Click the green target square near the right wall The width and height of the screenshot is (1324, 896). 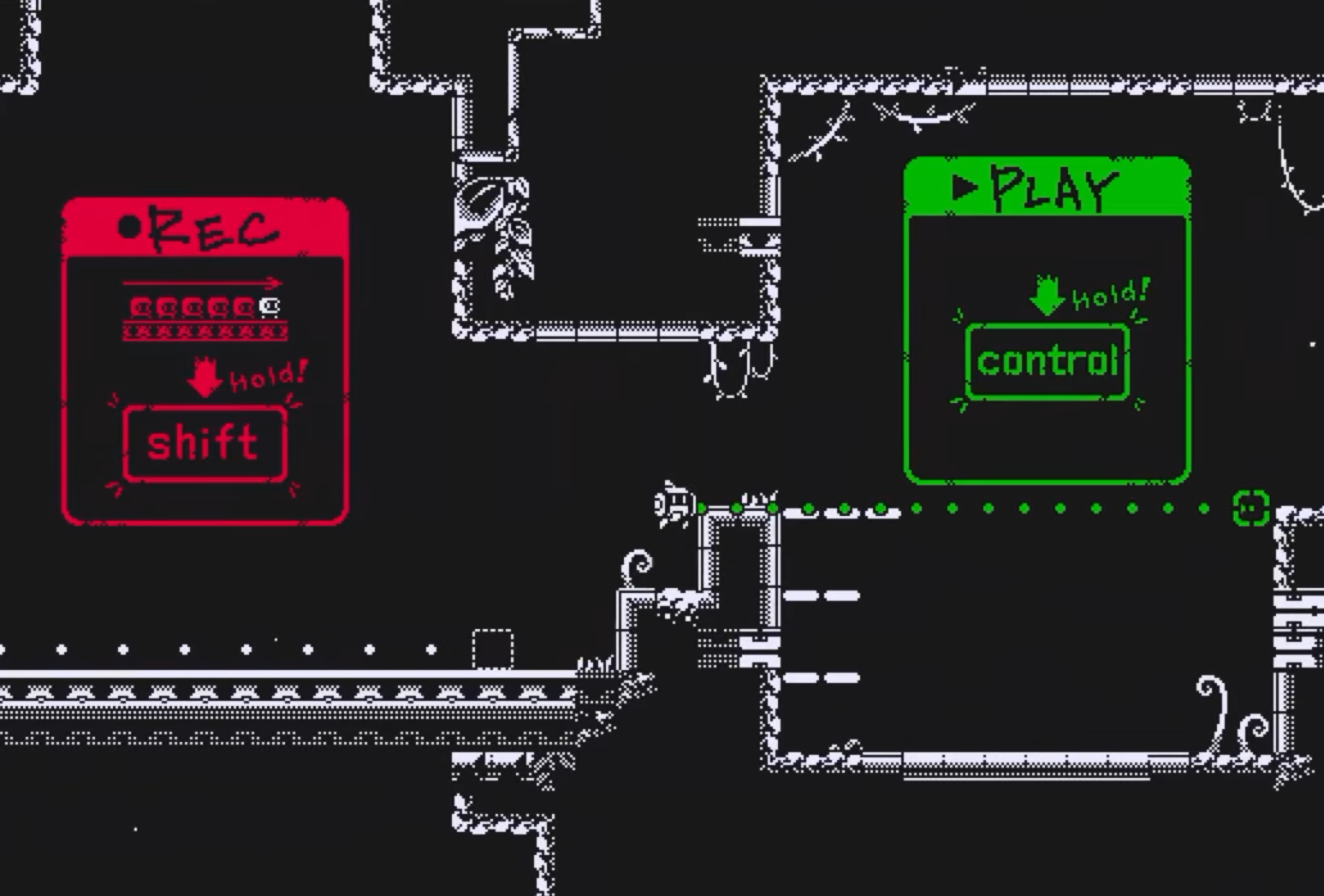coord(1250,507)
